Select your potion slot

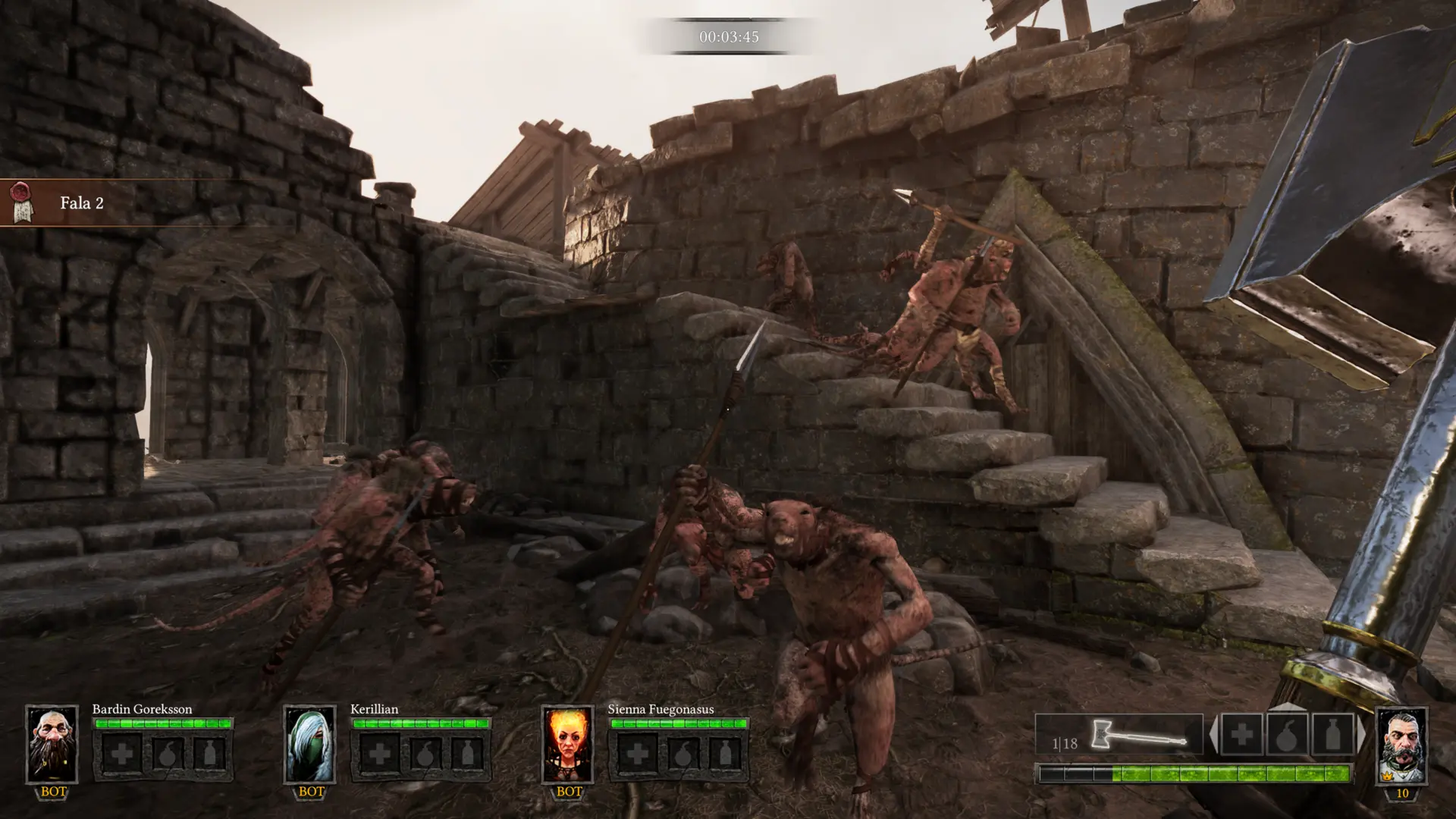click(1332, 734)
